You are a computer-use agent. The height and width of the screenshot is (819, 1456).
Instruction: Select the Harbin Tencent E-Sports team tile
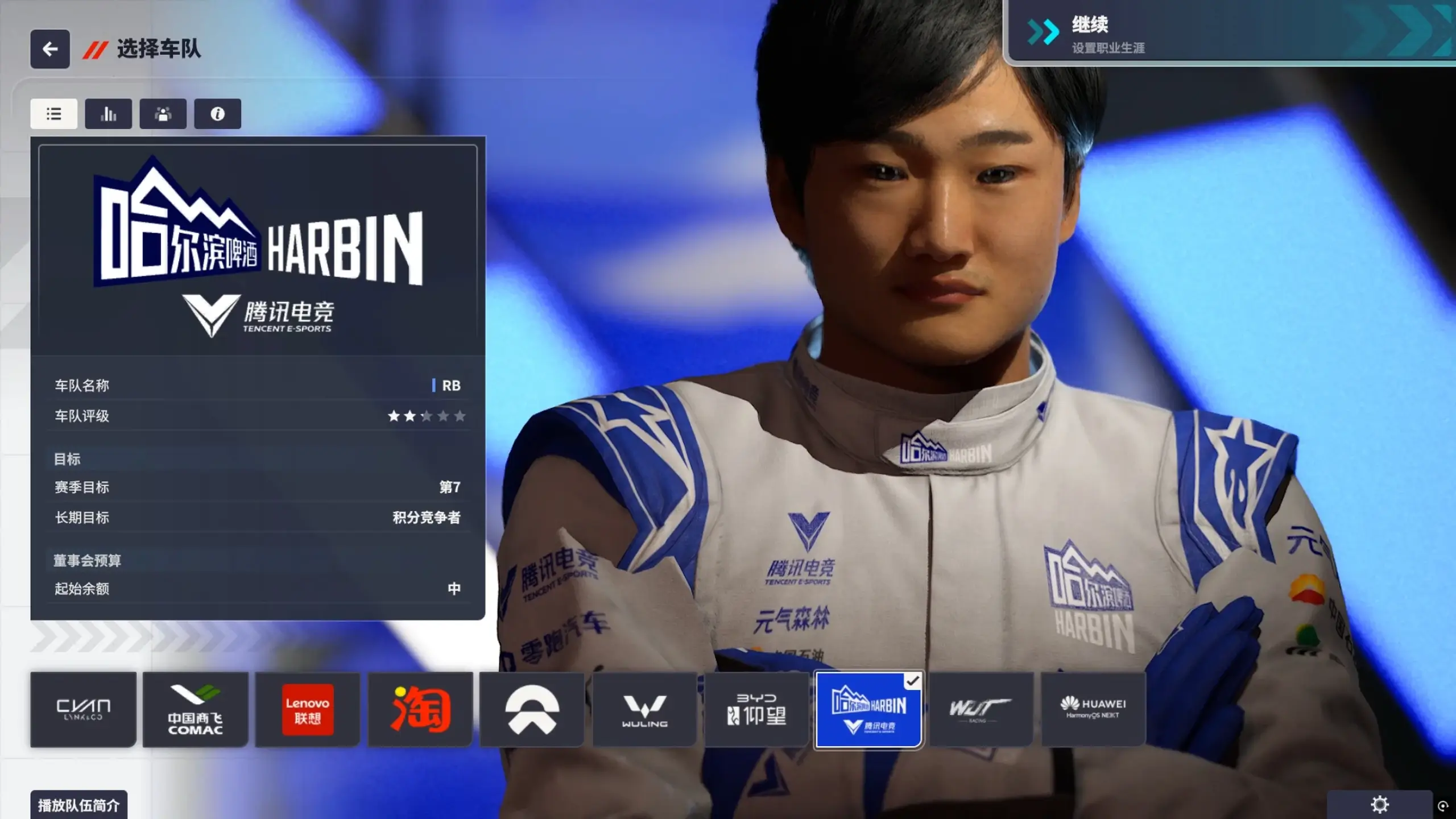868,709
